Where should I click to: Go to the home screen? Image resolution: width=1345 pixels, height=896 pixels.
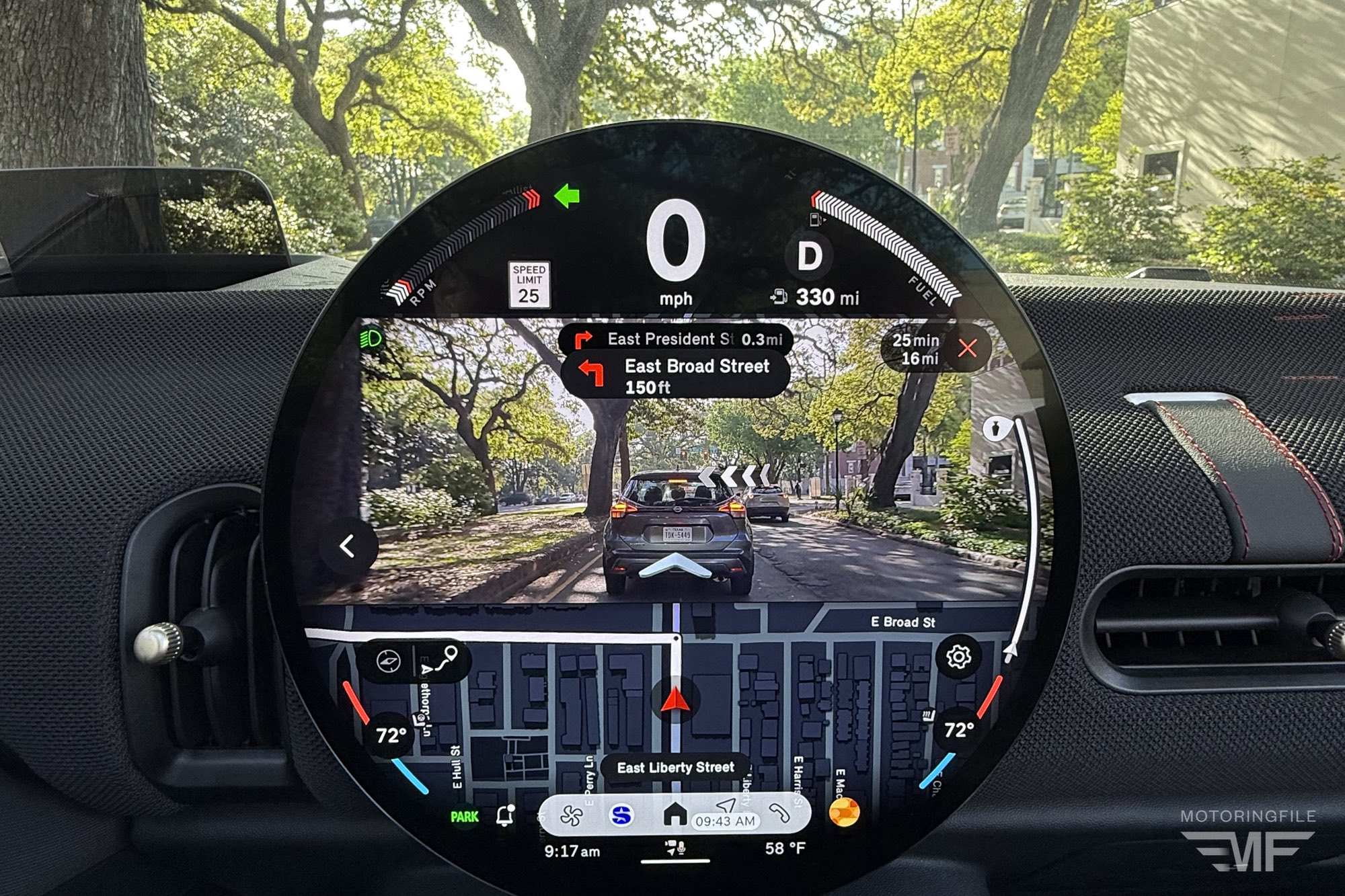[x=675, y=814]
